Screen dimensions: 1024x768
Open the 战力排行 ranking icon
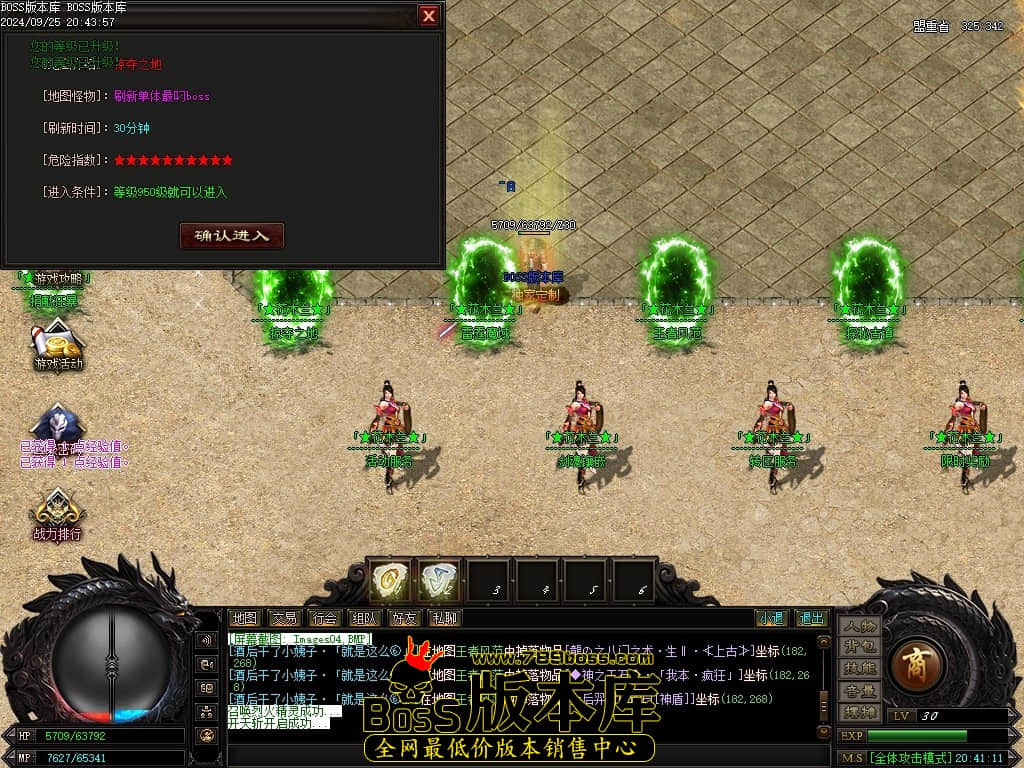coord(58,513)
